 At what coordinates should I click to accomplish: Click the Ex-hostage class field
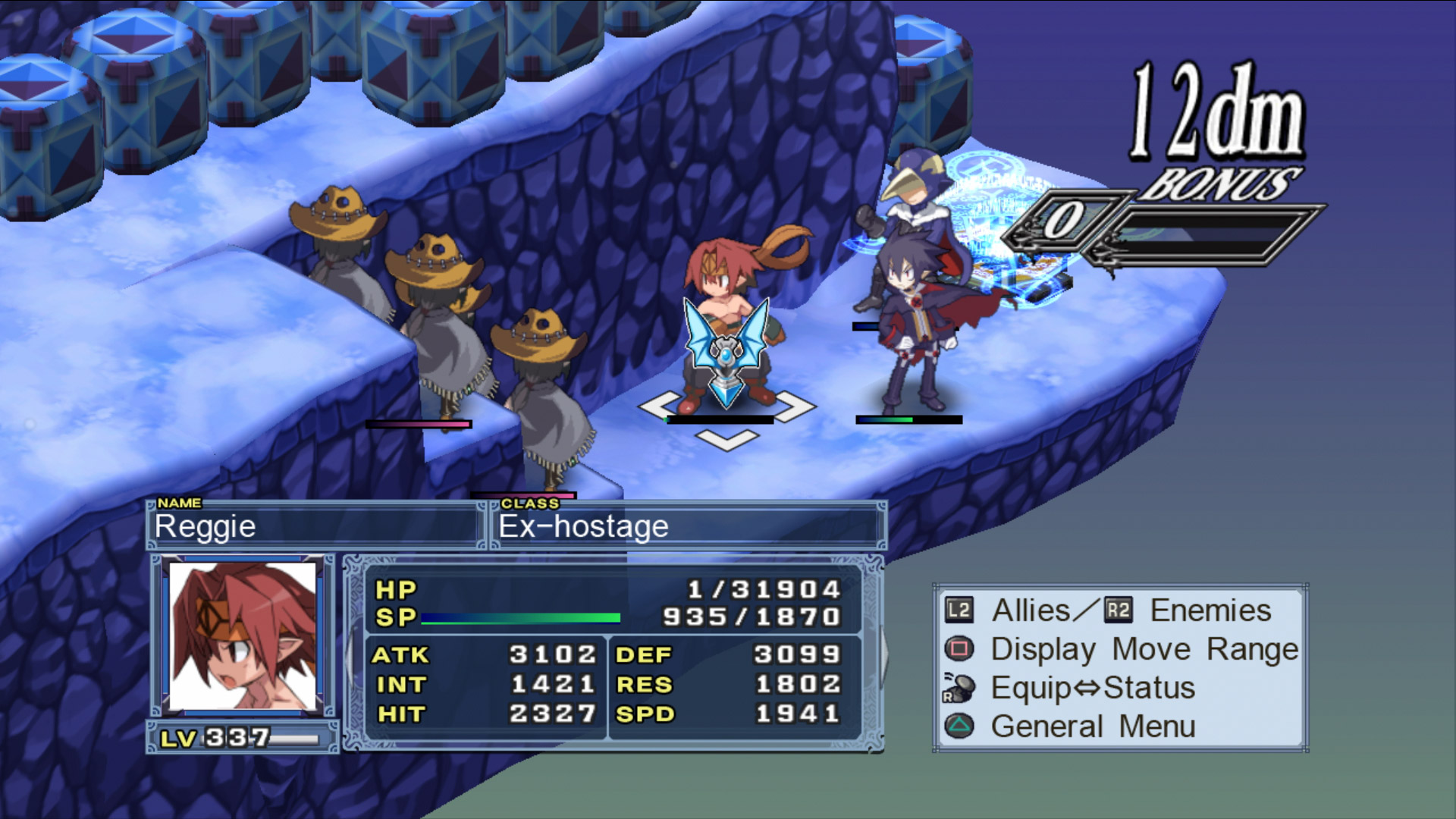pos(687,526)
